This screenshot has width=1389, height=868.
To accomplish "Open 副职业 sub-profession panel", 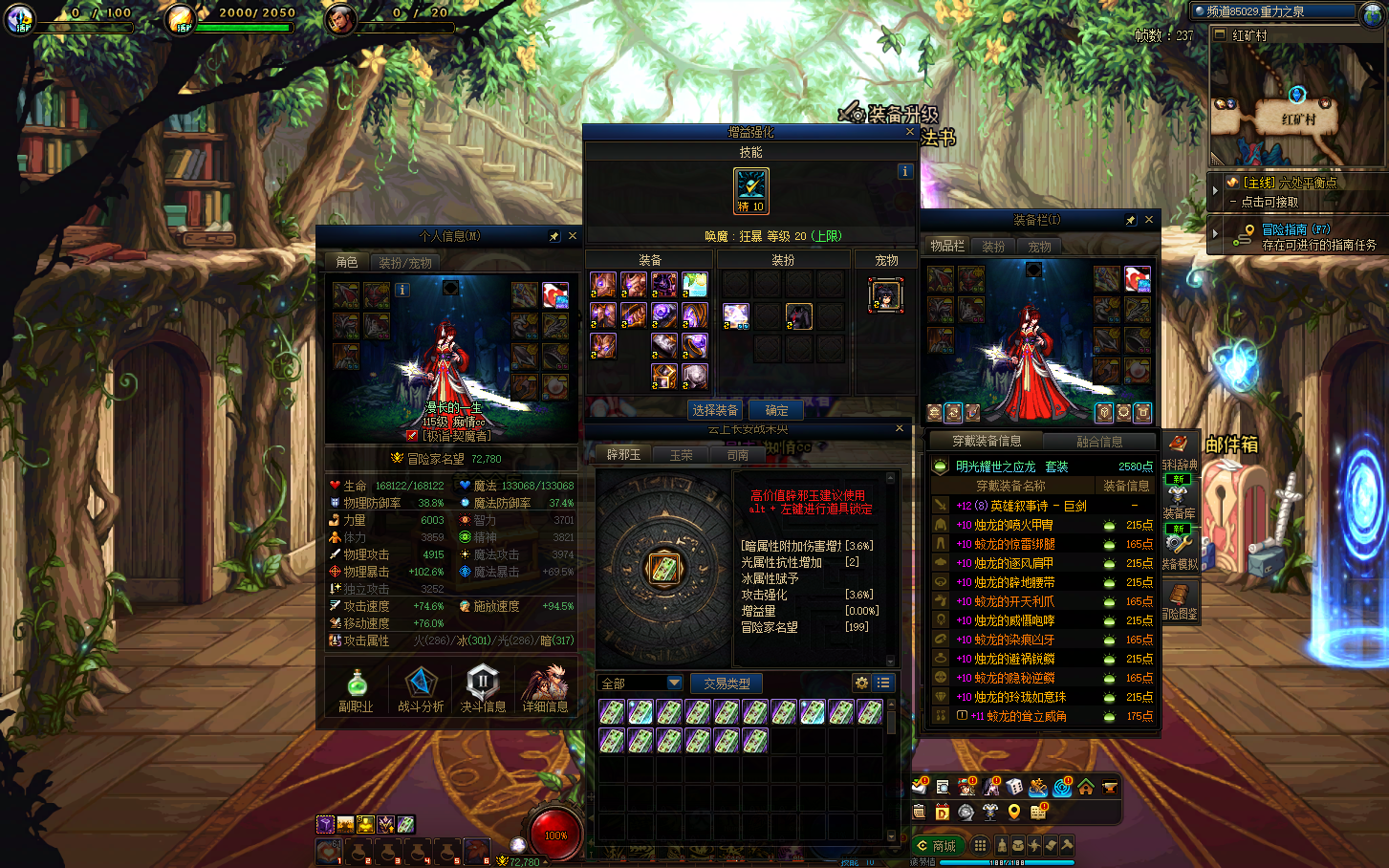I will click(x=356, y=689).
